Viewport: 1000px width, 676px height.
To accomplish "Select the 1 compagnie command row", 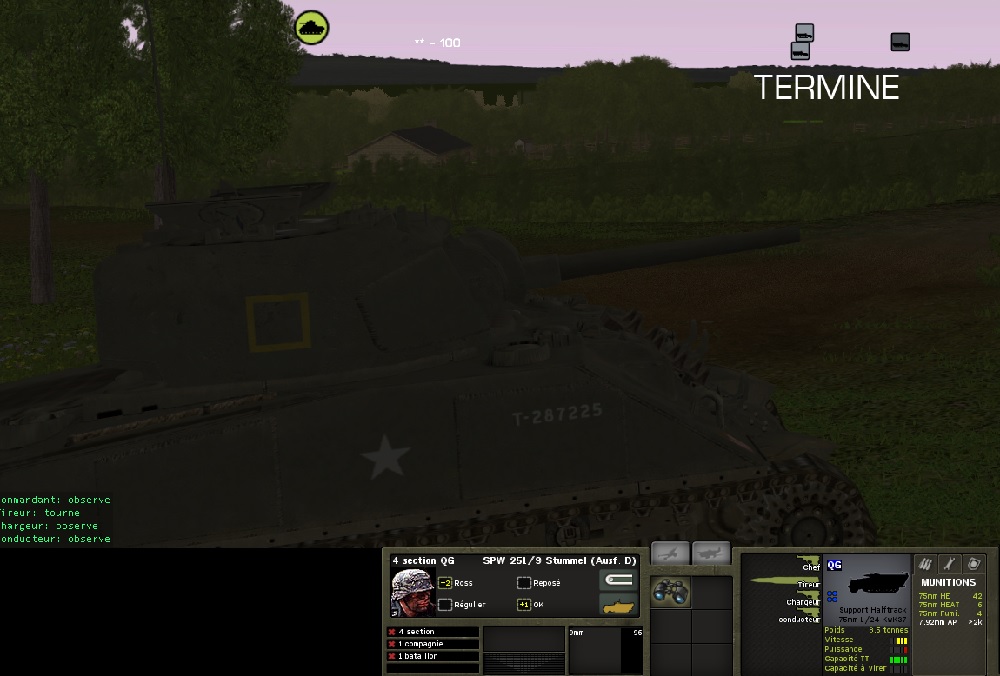I will pos(432,644).
